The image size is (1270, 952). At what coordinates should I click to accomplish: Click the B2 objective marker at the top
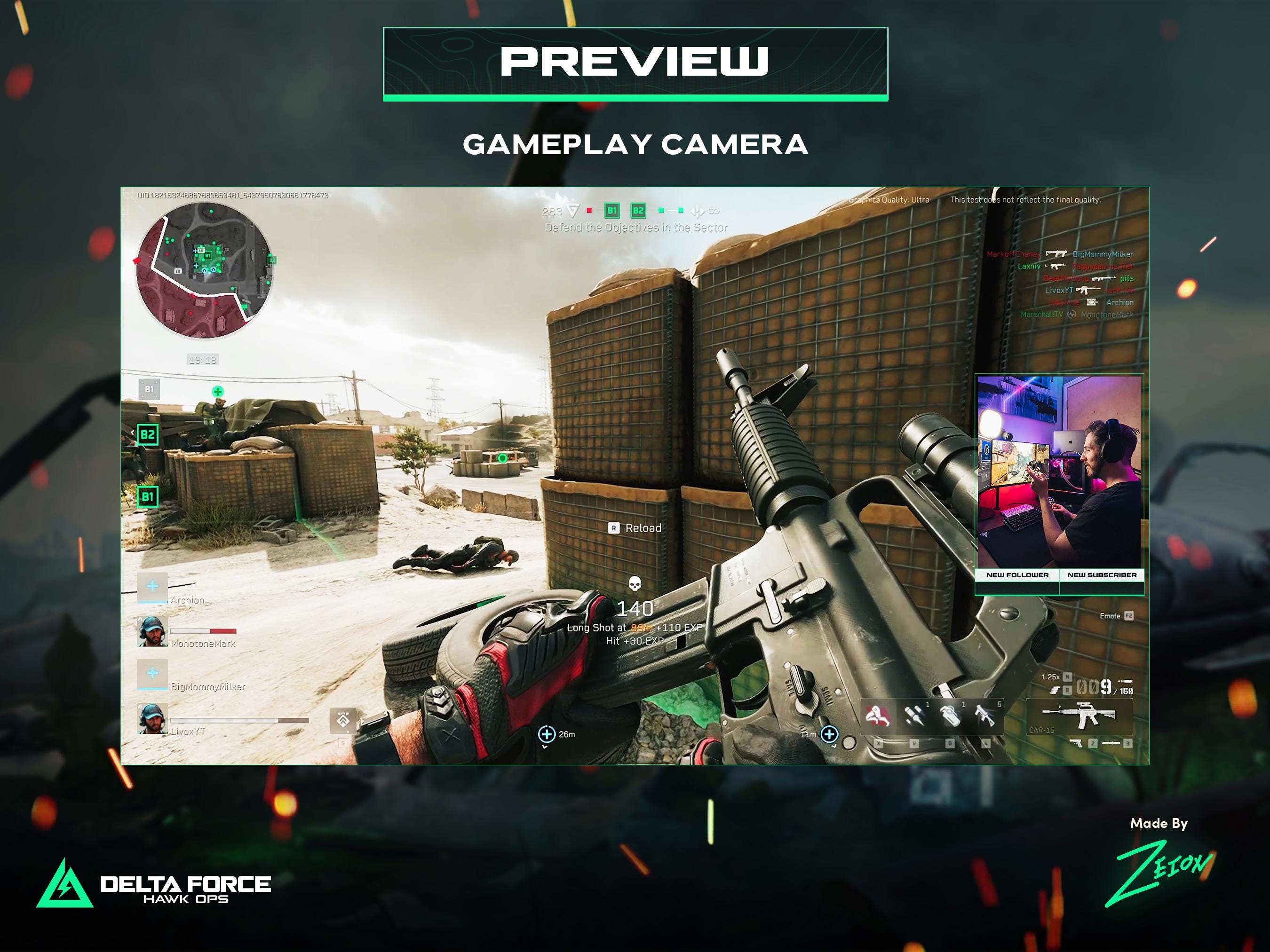pyautogui.click(x=638, y=211)
